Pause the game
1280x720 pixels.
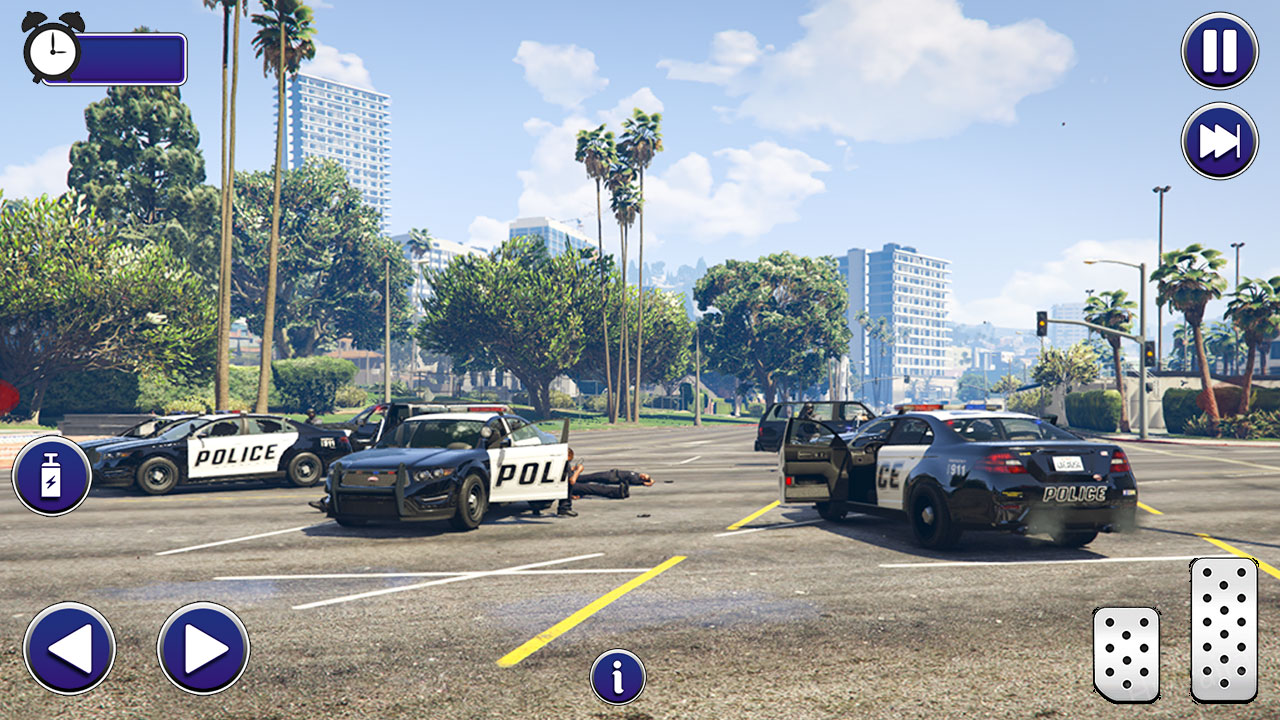tap(1218, 51)
